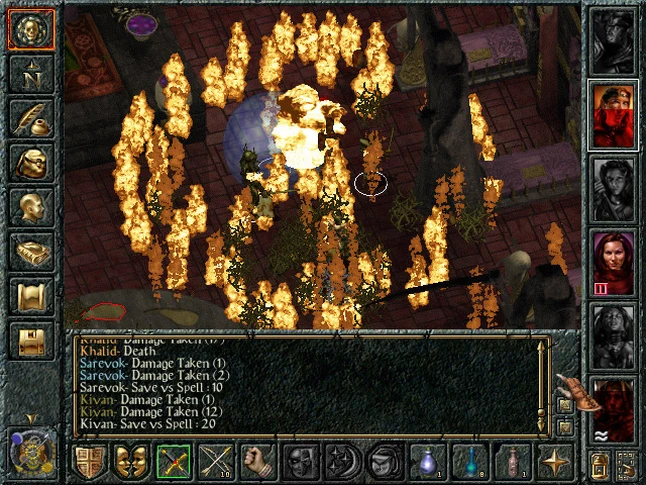Viewport: 646px width, 485px height.
Task: Select the green-highlighted crossed weapons slot
Action: point(173,461)
